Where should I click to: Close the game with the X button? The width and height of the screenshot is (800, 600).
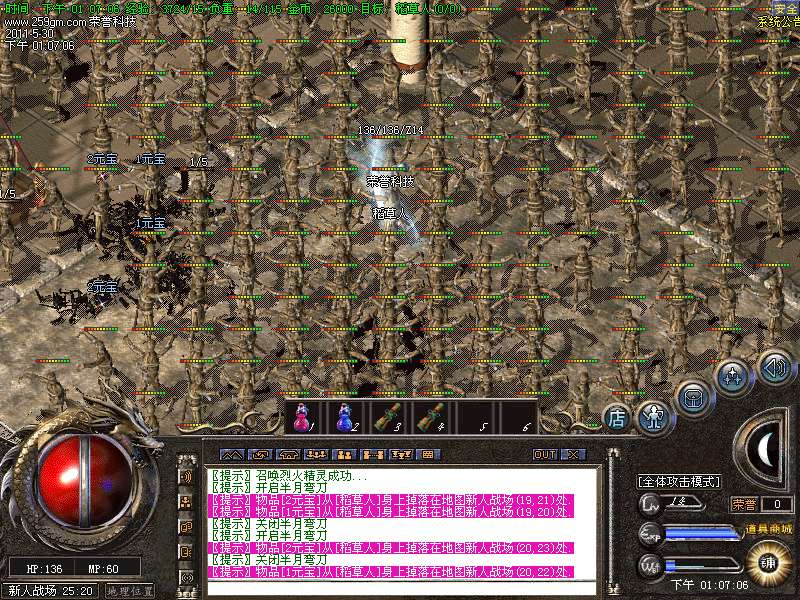(571, 454)
